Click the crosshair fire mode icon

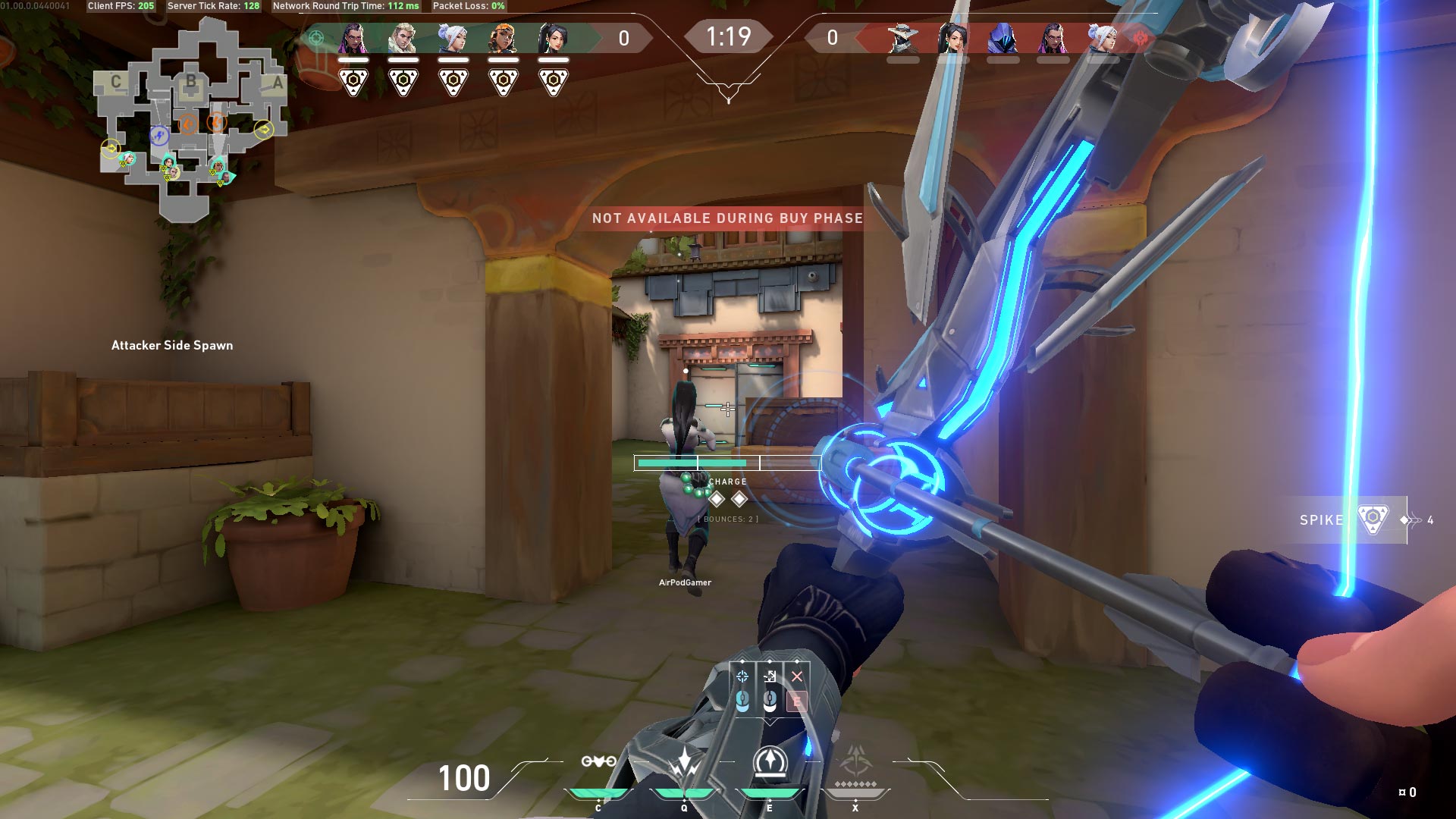742,676
